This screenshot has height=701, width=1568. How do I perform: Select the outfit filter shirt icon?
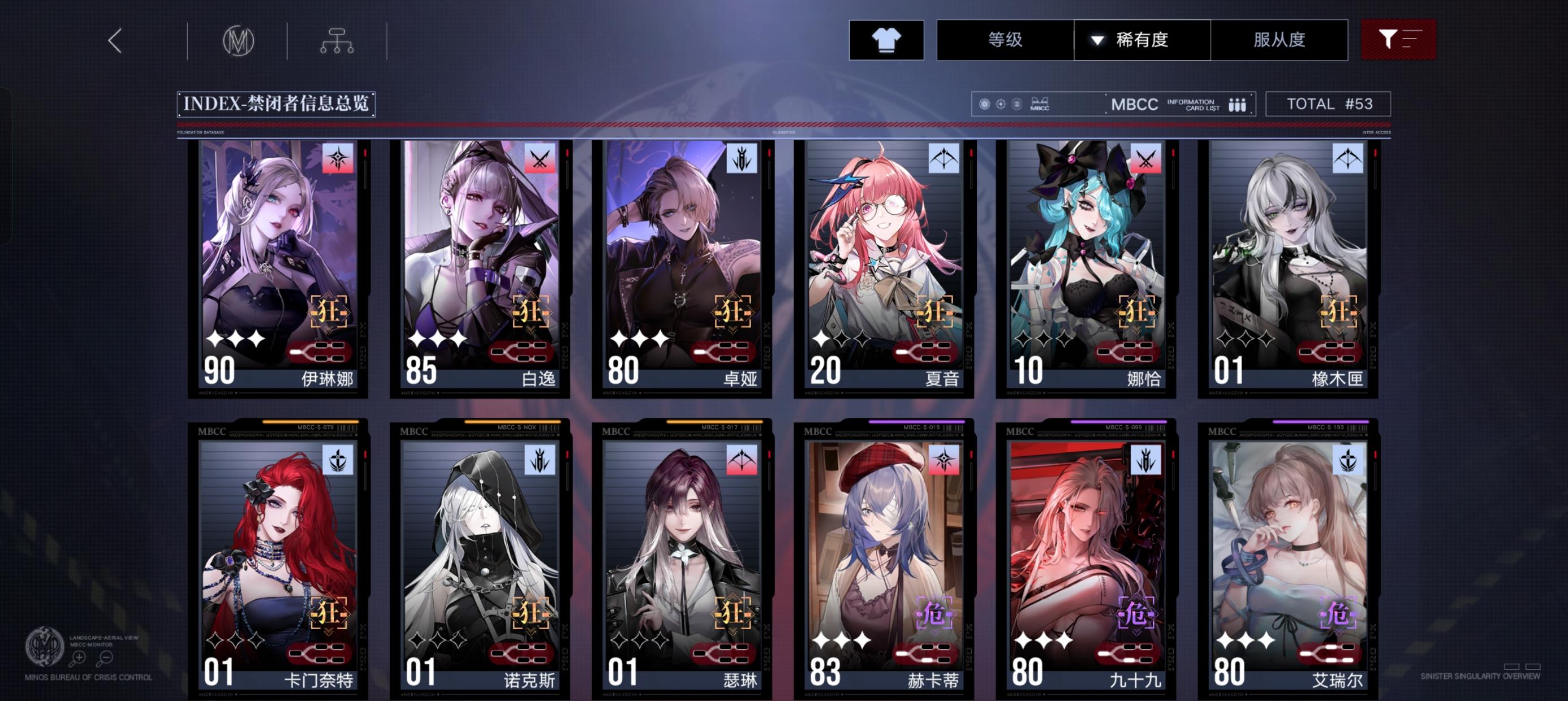point(886,40)
